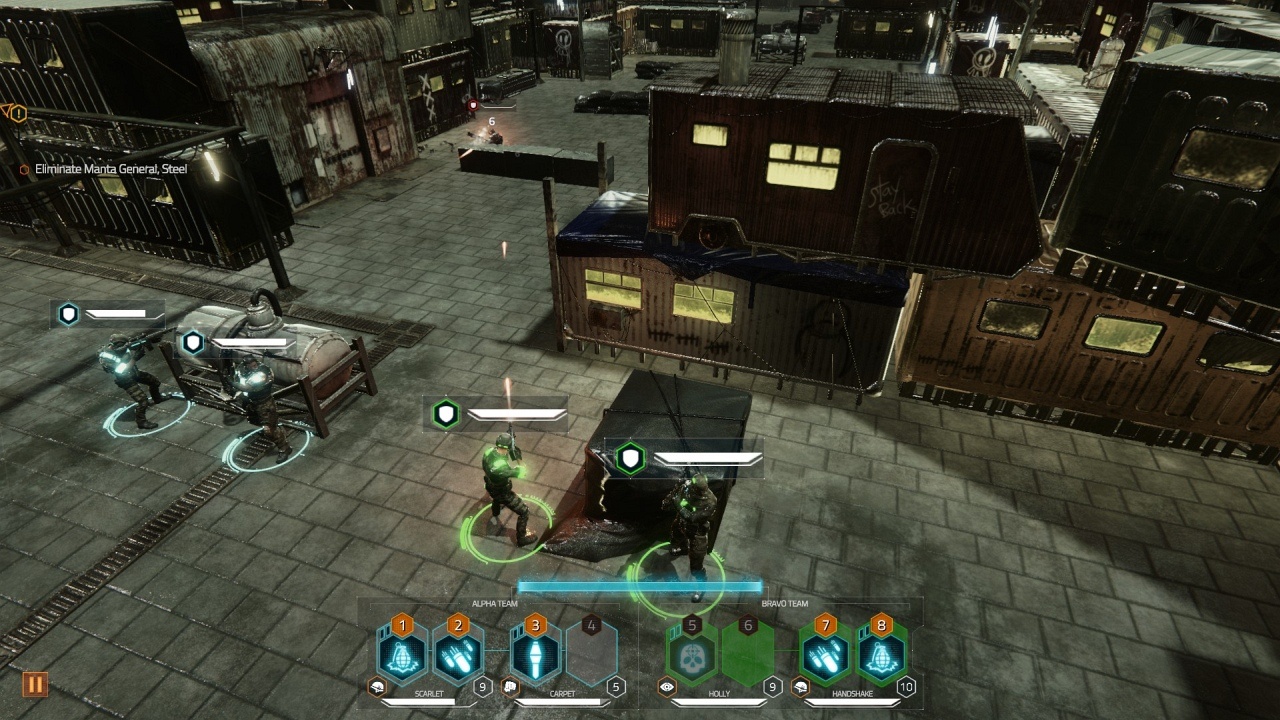
Task: Select the Alpha Team label
Action: coord(493,604)
